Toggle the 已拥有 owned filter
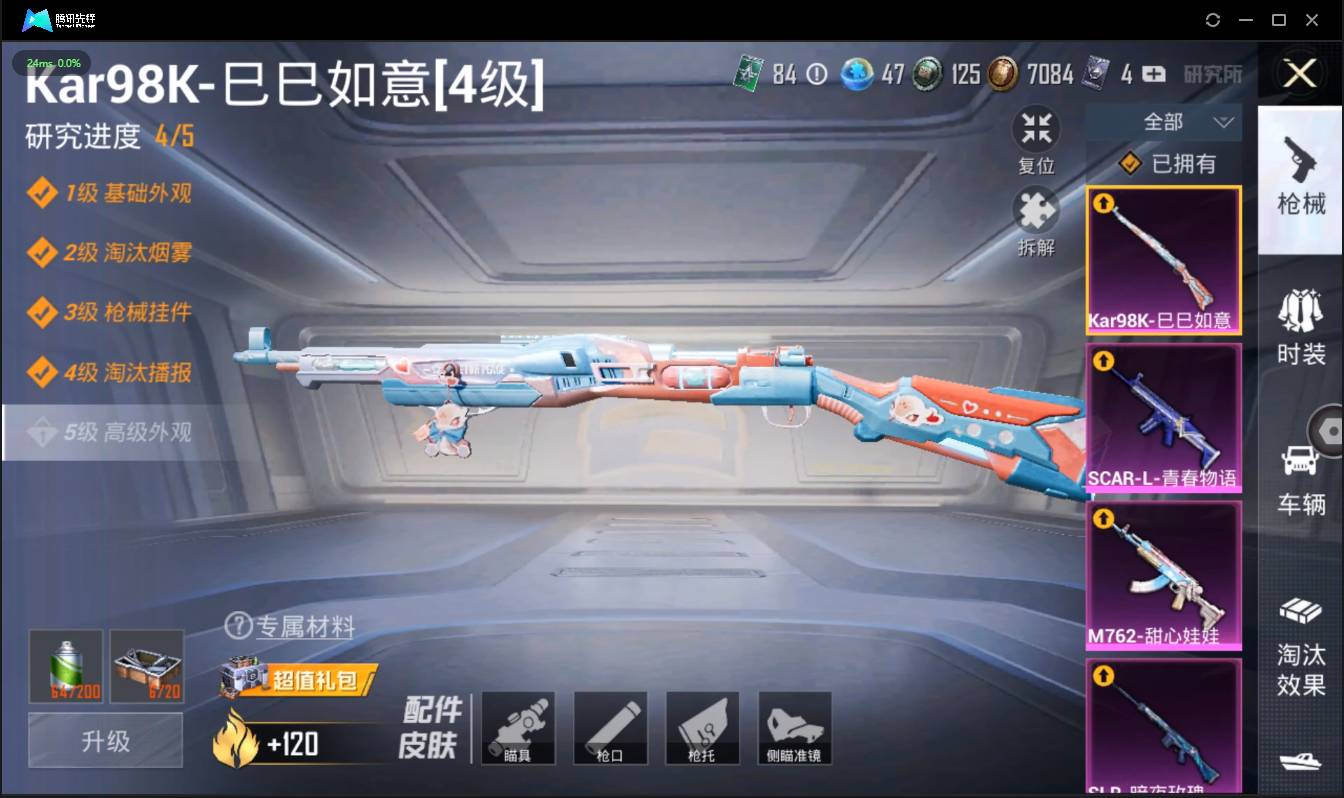The height and width of the screenshot is (798, 1344). point(1166,163)
